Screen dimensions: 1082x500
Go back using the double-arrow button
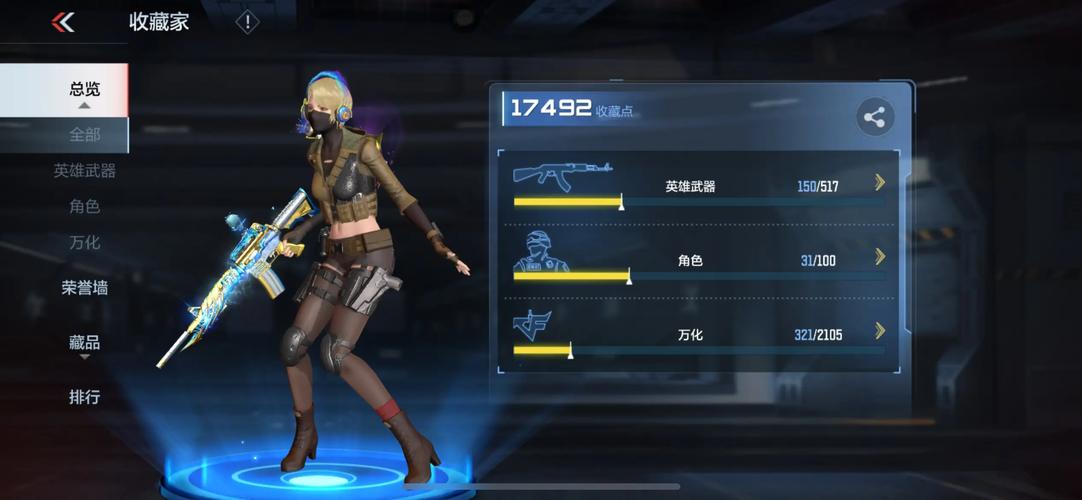(x=63, y=22)
